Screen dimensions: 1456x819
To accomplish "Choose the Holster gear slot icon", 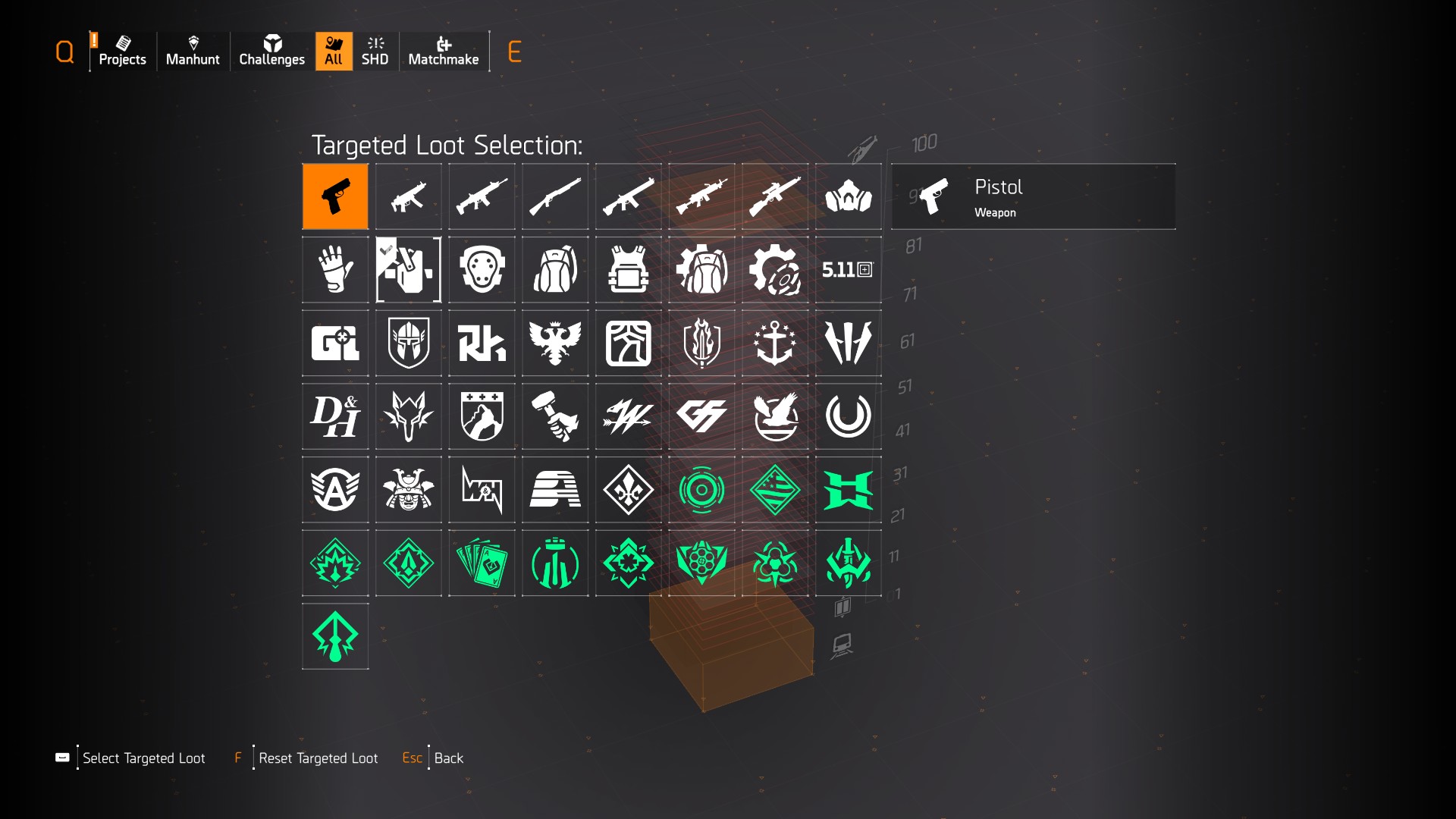I will click(408, 269).
